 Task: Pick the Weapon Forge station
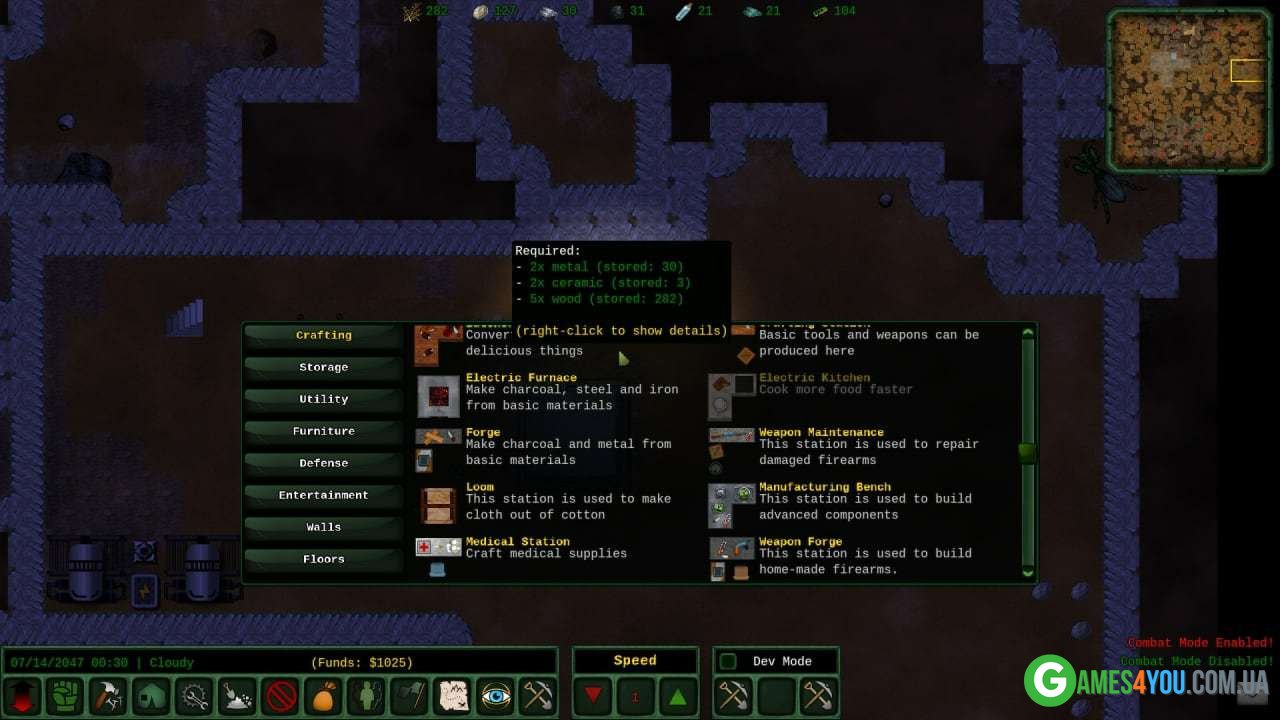(x=800, y=542)
